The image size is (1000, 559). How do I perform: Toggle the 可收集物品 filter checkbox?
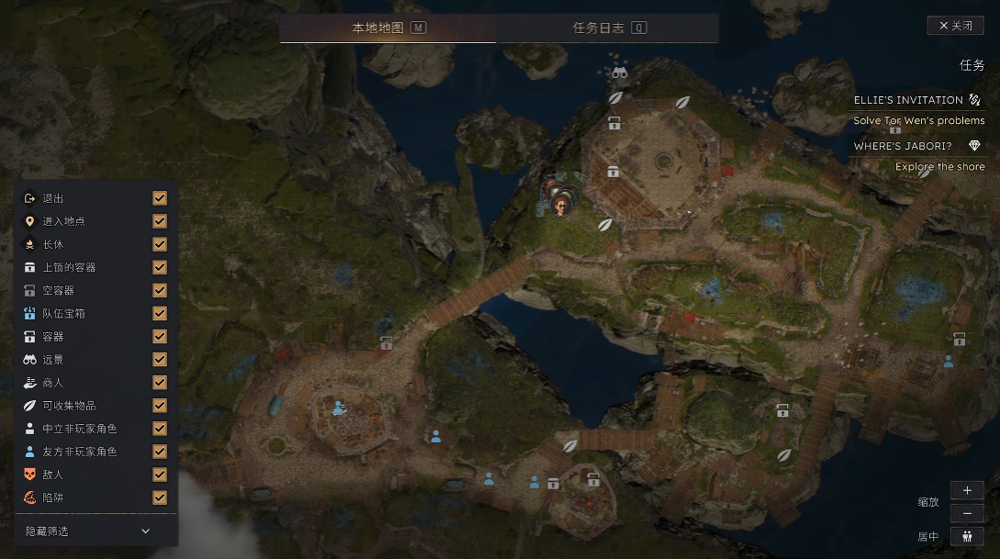point(160,405)
